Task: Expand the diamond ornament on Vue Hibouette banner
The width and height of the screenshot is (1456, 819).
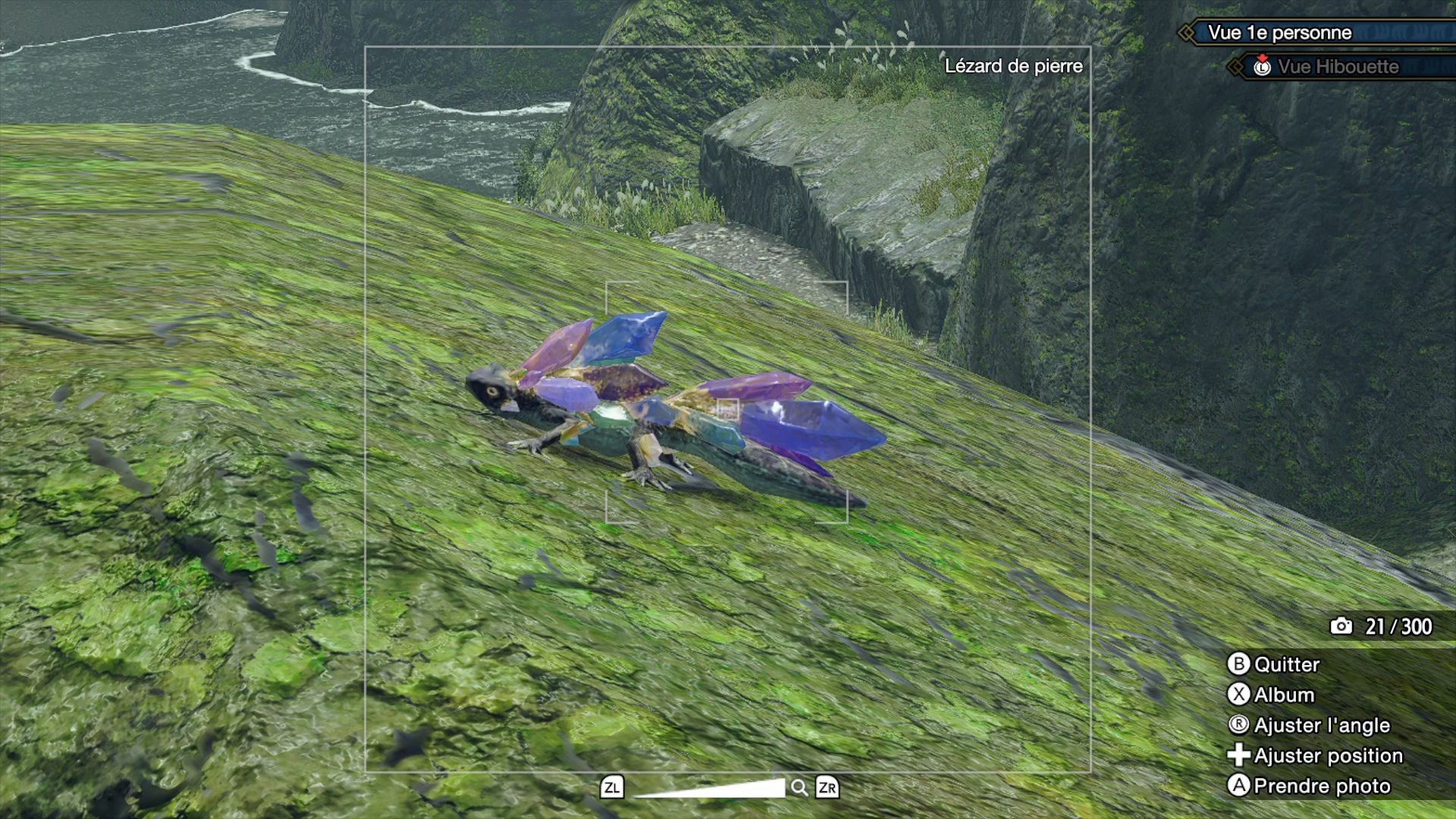Action: pyautogui.click(x=1235, y=66)
